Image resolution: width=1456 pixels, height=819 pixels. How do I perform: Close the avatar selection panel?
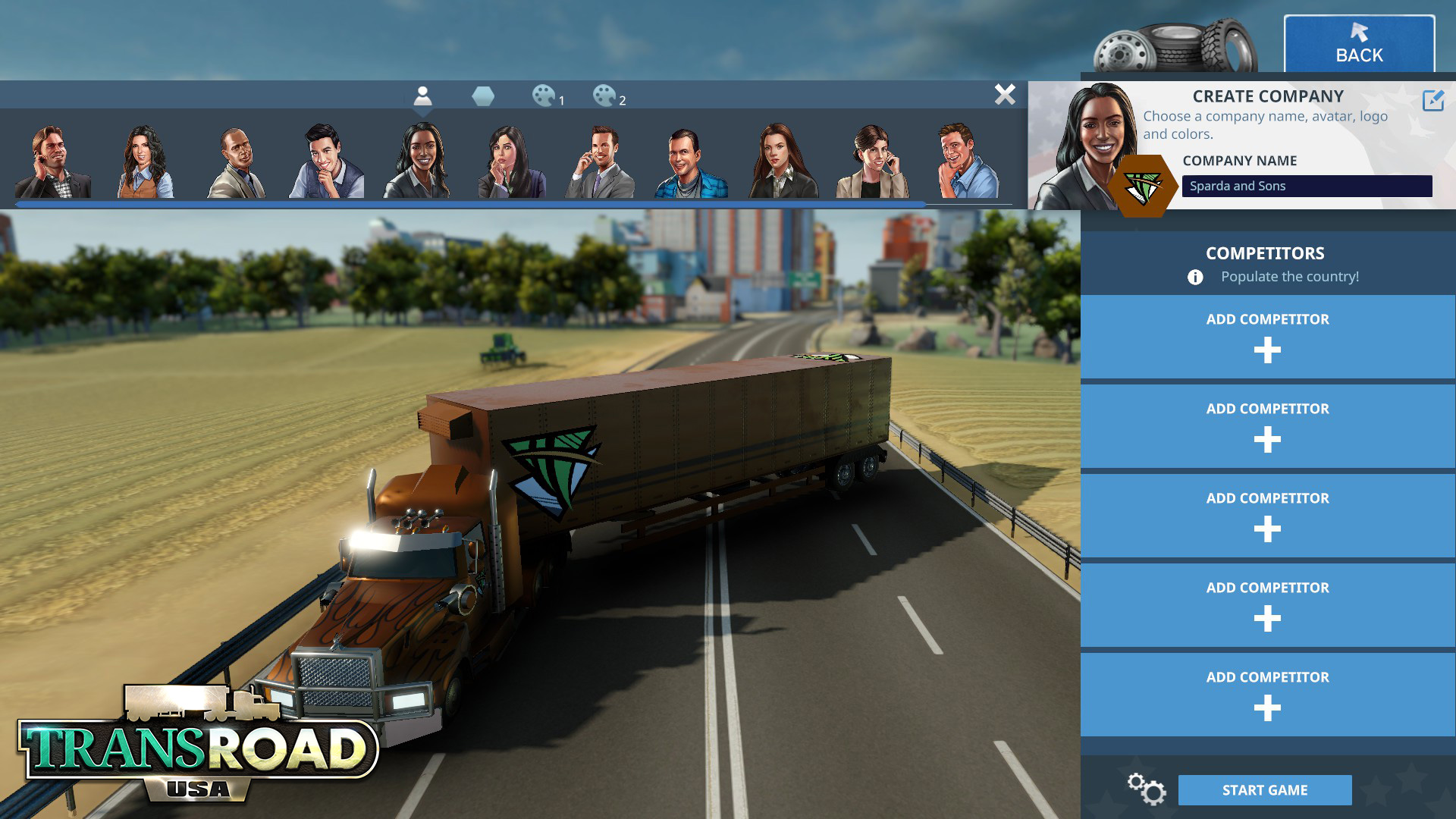pyautogui.click(x=1005, y=95)
